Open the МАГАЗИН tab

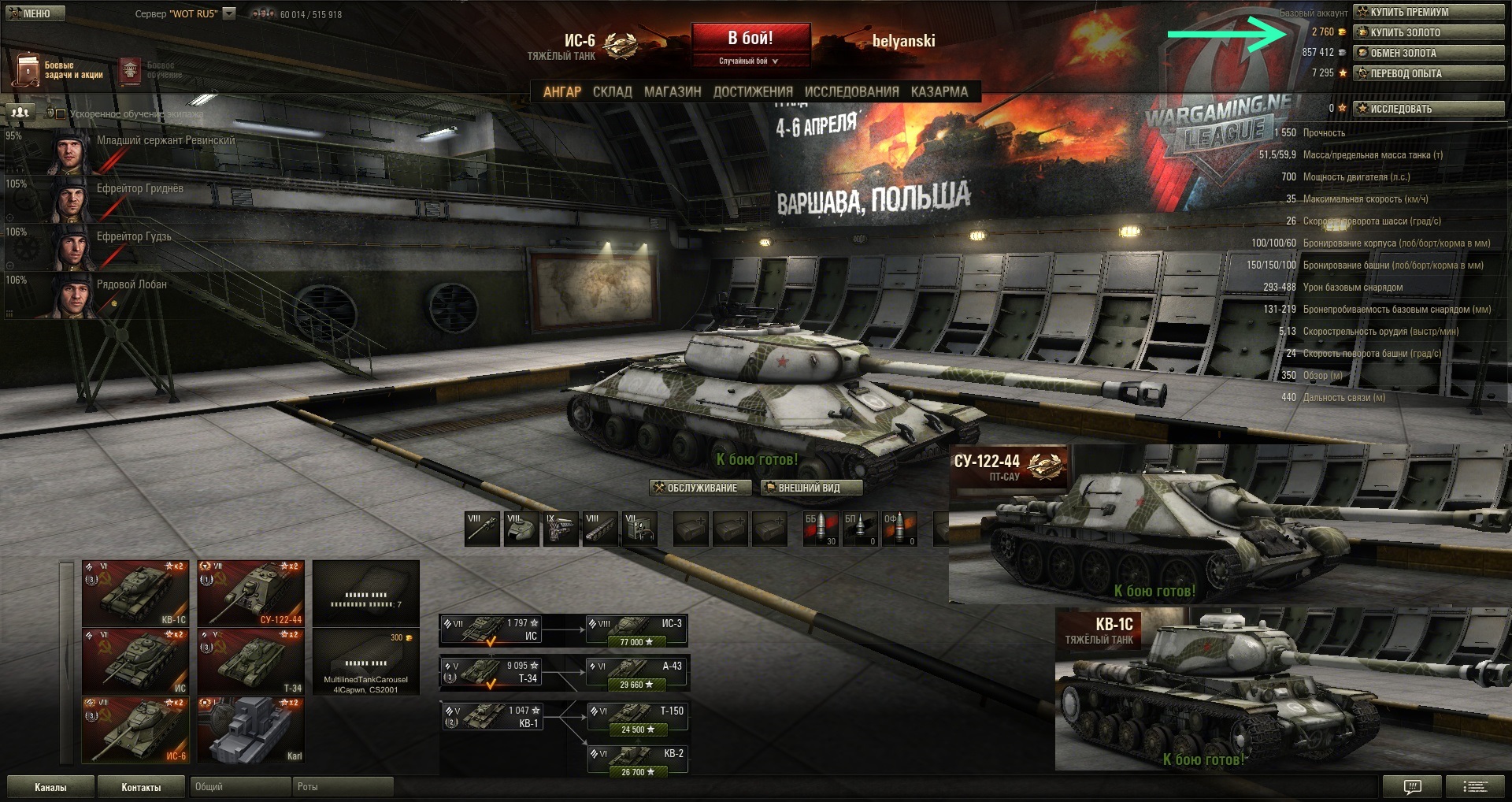tap(673, 92)
